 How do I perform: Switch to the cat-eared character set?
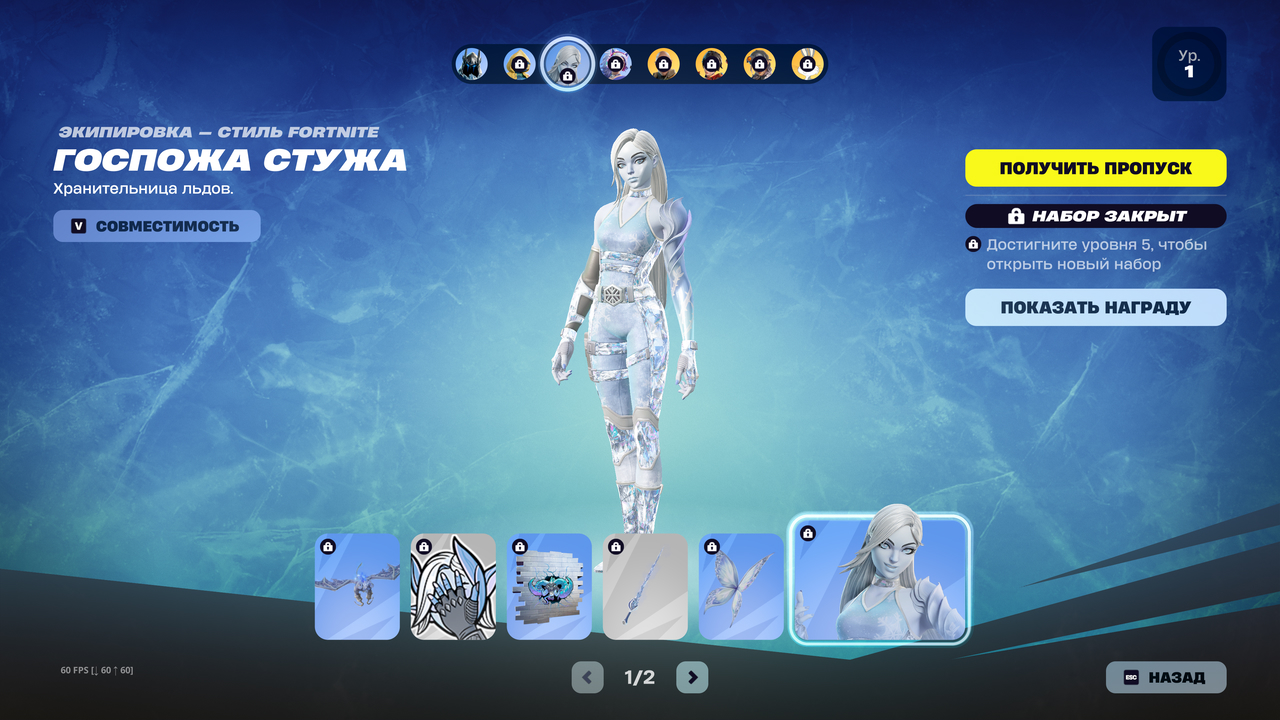click(x=615, y=64)
